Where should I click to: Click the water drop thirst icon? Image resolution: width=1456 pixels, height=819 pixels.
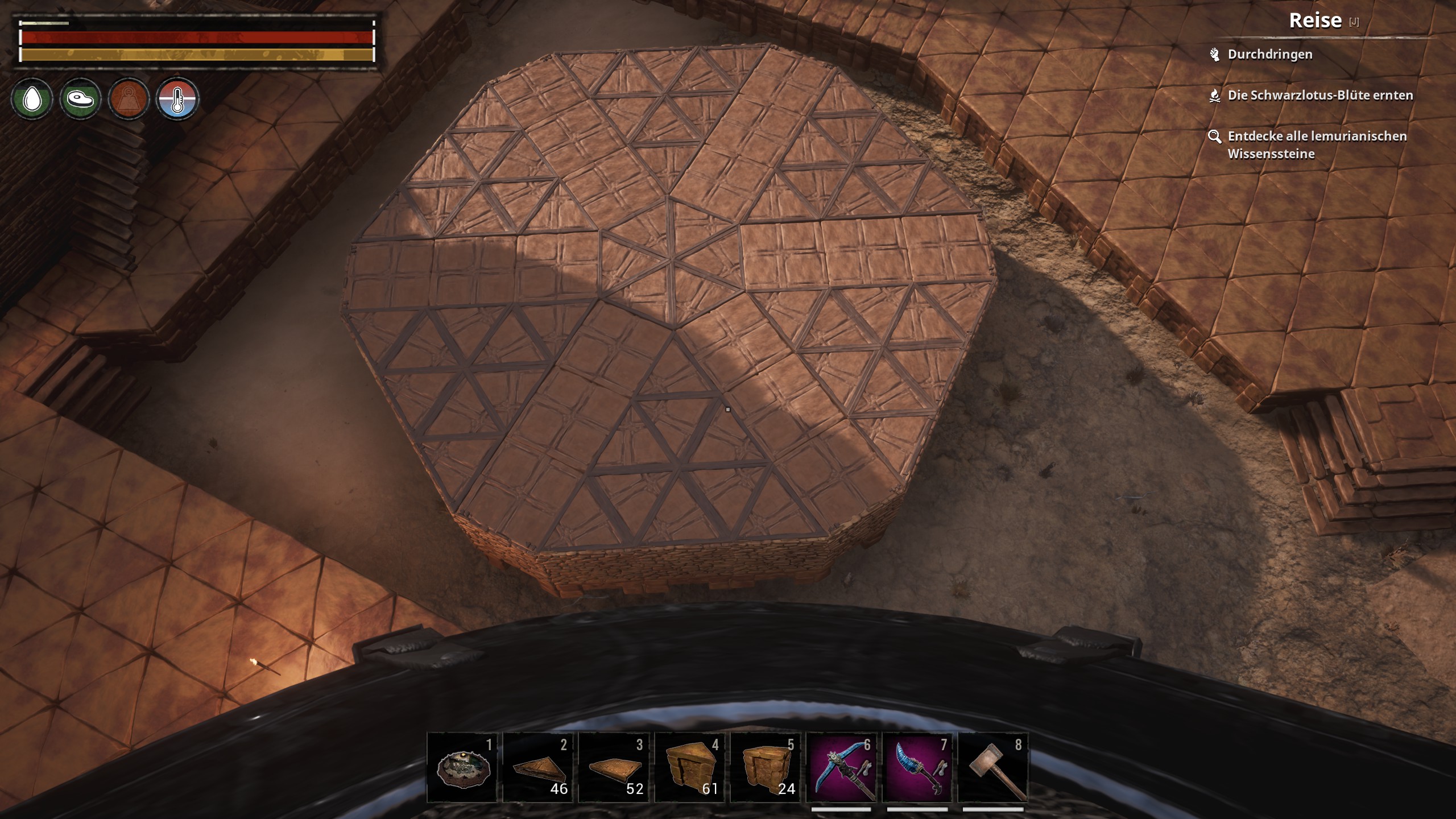click(x=32, y=99)
